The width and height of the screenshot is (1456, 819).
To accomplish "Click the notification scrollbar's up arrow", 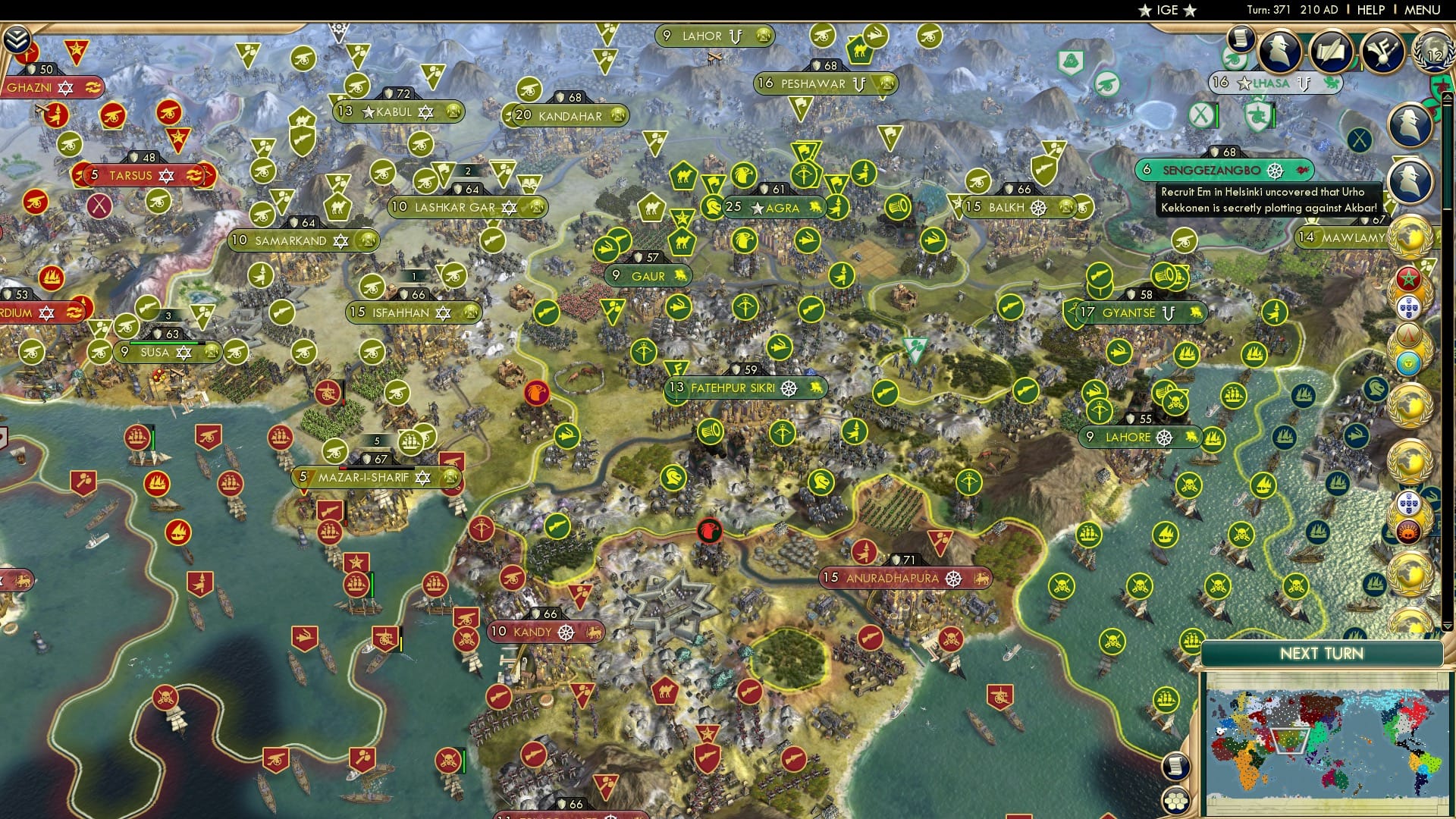I will point(1448,96).
